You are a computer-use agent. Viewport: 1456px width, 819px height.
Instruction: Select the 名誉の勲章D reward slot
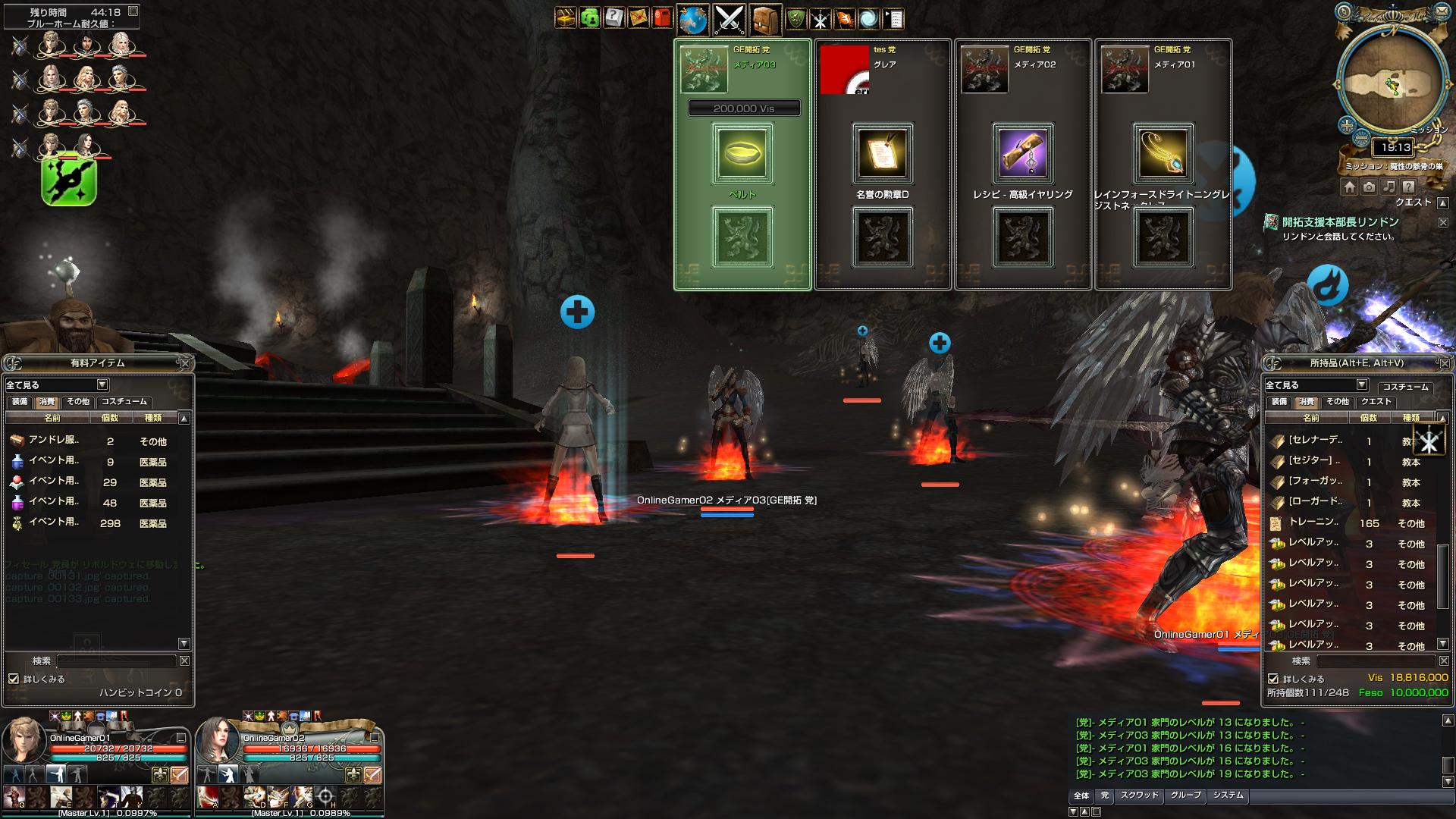point(883,154)
